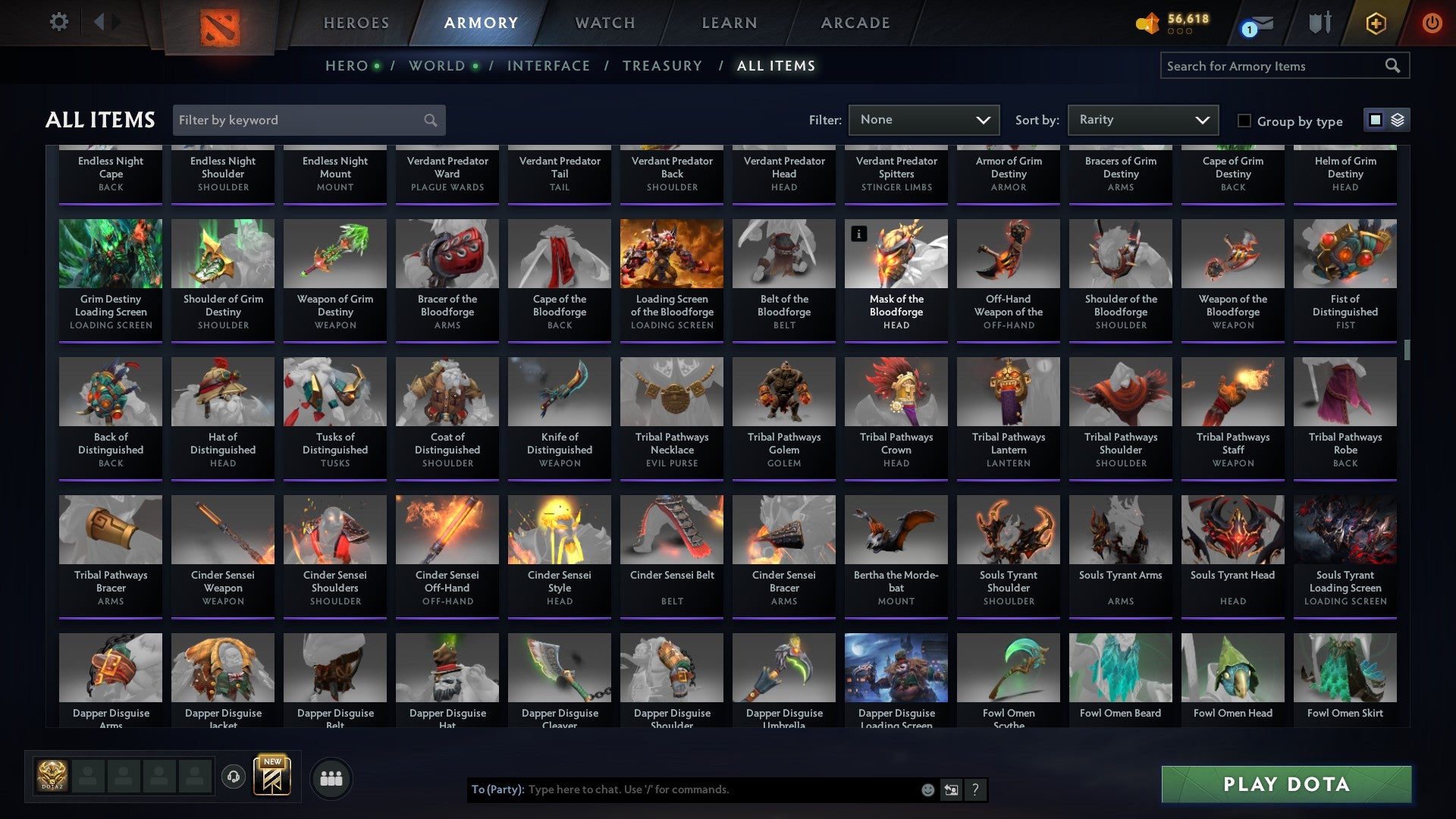
Task: Select the Armory shield and sword icon
Action: pos(1320,22)
